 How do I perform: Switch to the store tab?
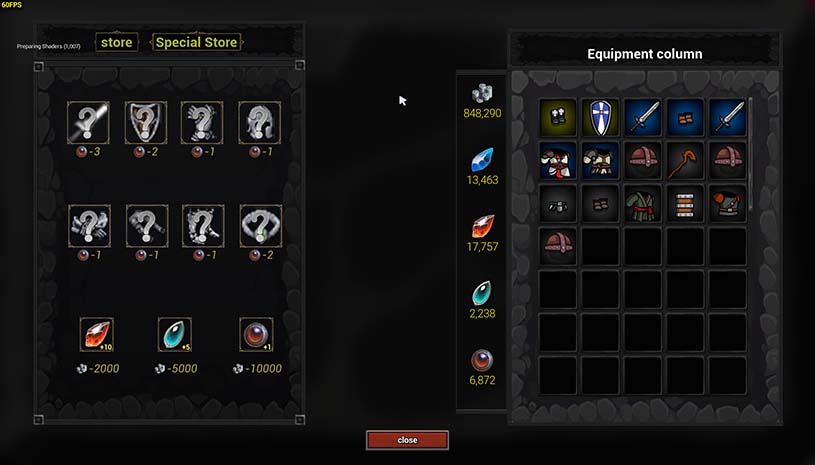[x=116, y=43]
